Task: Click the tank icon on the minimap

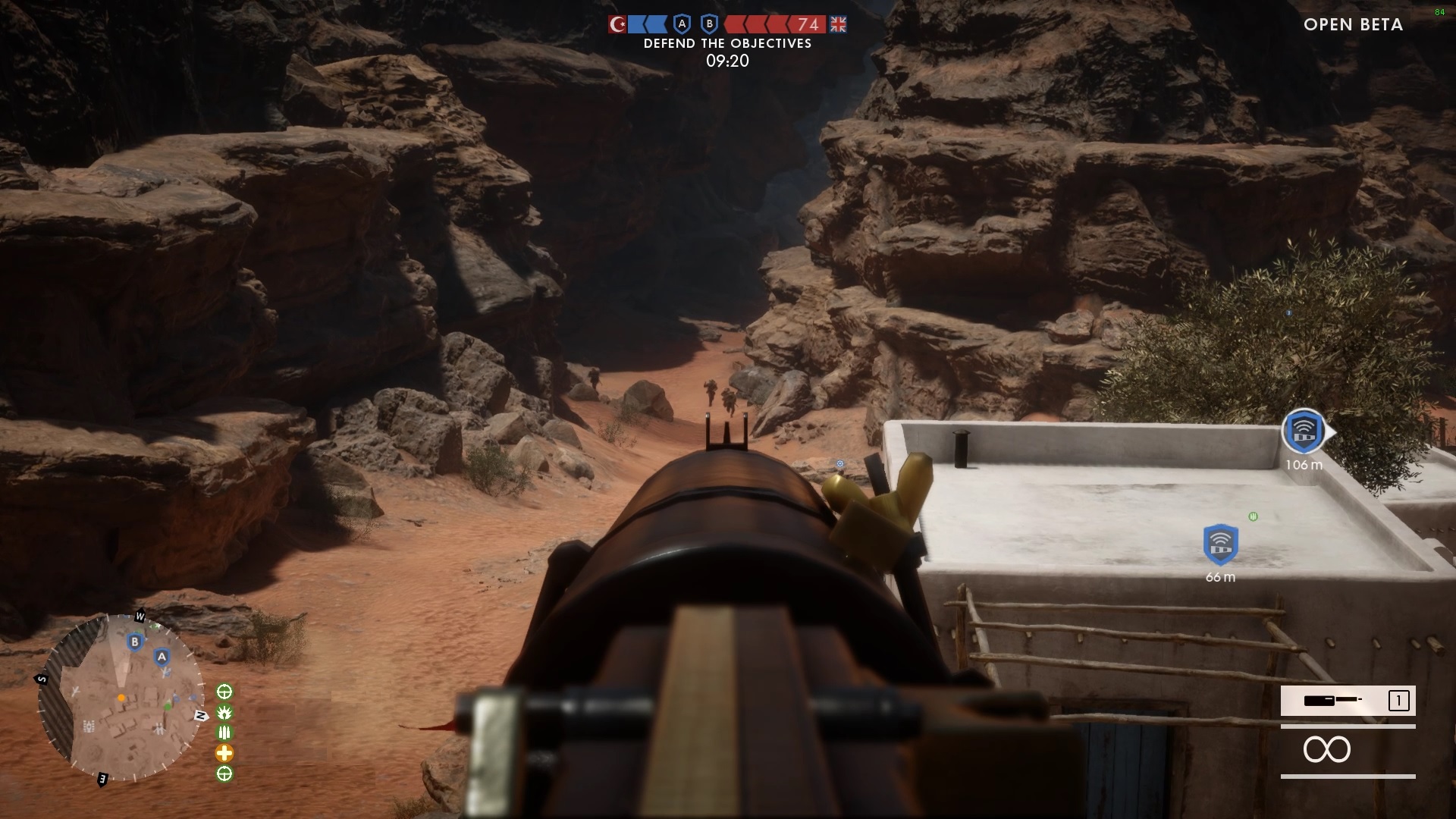Action: click(x=89, y=726)
